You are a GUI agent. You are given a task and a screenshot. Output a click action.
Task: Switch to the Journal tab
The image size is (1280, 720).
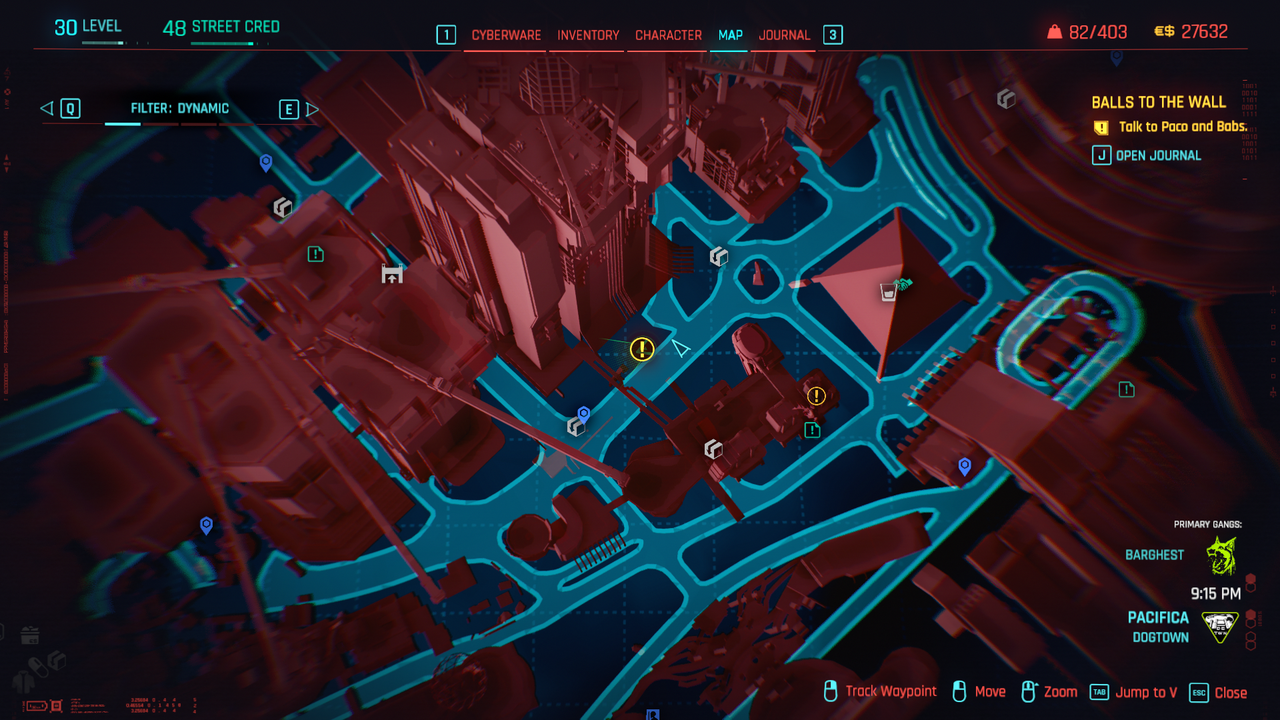[784, 35]
